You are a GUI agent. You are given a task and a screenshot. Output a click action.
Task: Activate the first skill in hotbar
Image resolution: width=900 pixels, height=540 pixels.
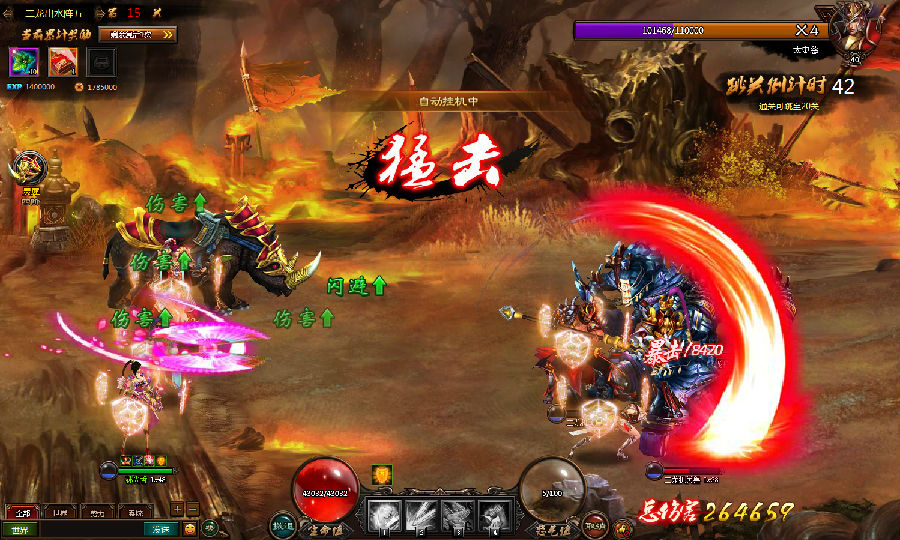point(384,514)
